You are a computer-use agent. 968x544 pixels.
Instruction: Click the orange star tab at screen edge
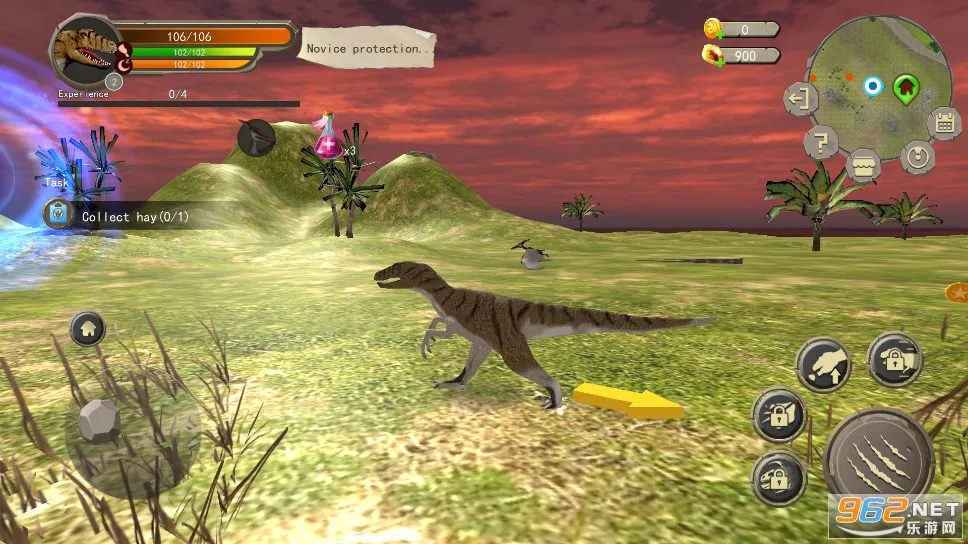[x=956, y=293]
